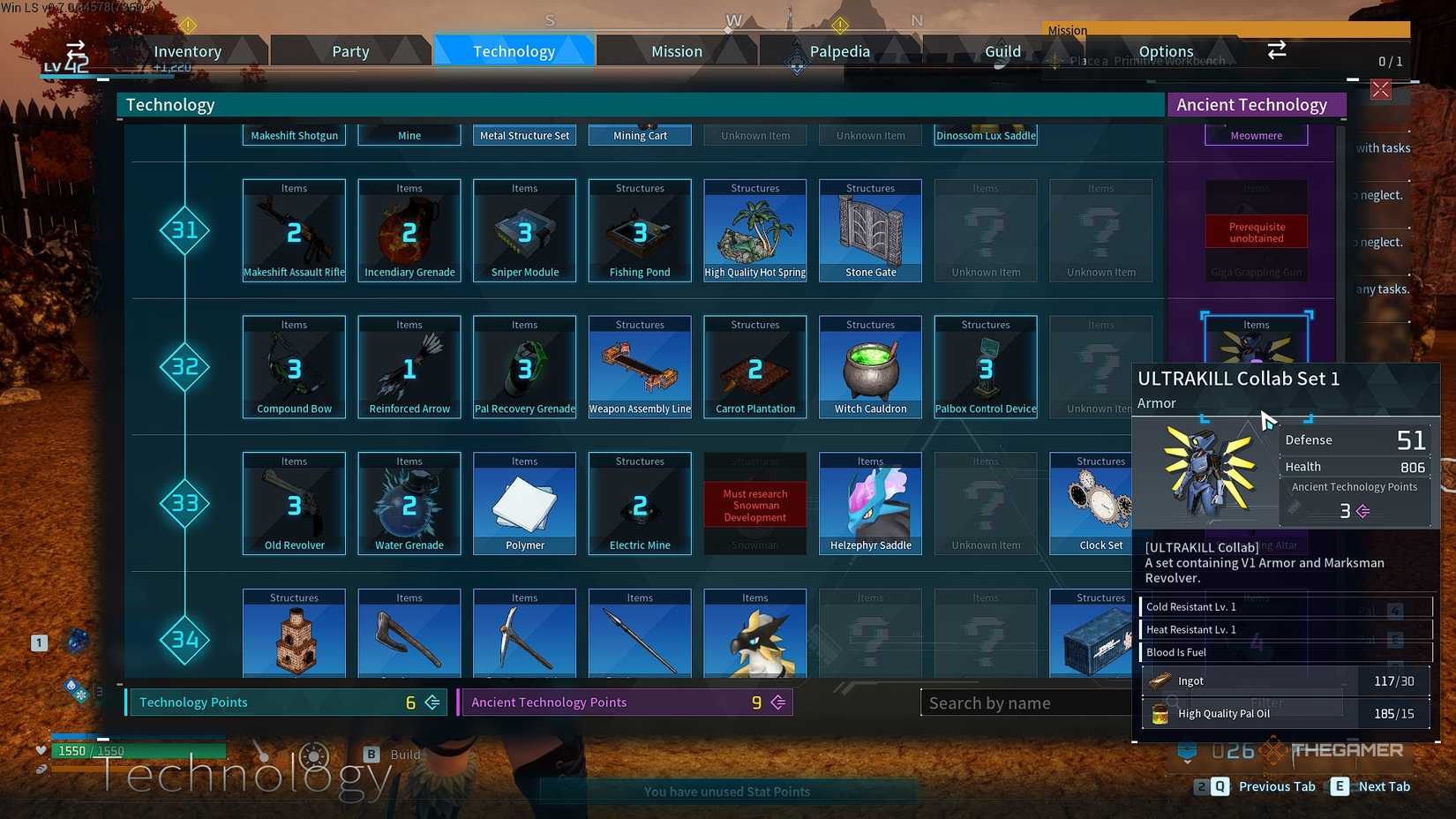Switch to the Palpedia tab
1456x819 pixels.
pyautogui.click(x=838, y=50)
